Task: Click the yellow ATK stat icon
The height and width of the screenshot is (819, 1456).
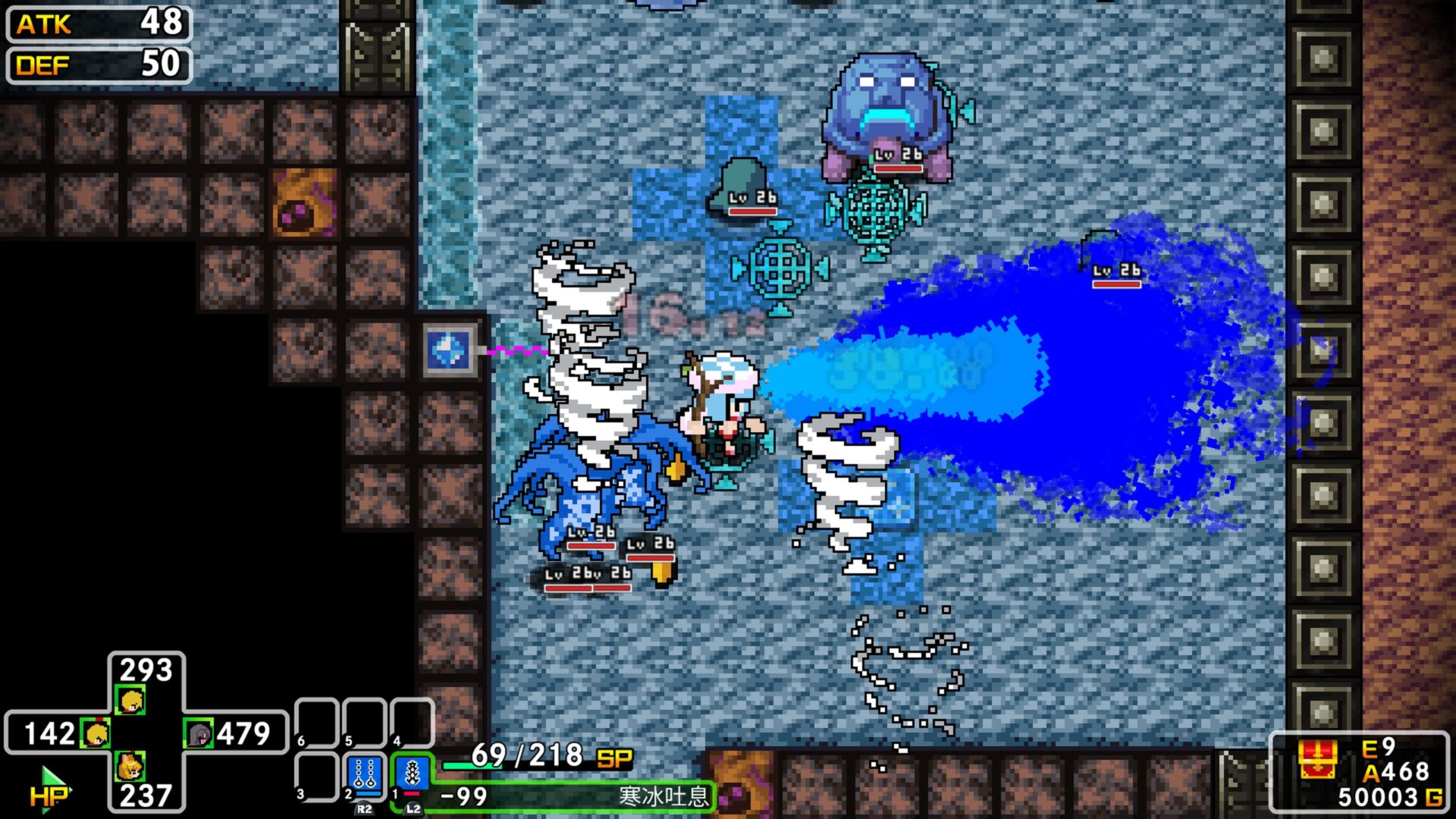Action: click(45, 25)
